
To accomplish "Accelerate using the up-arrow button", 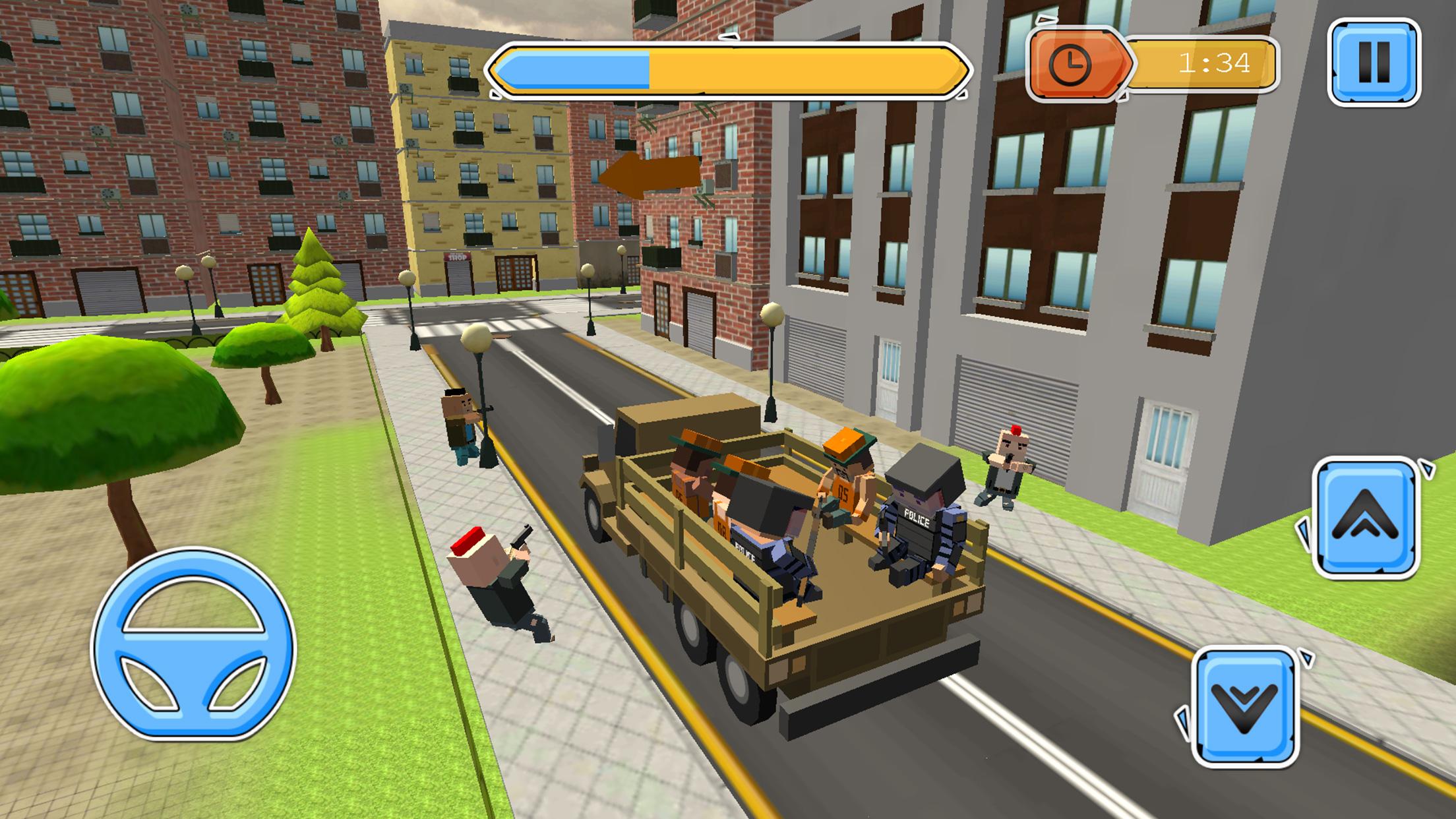I will [x=1365, y=518].
